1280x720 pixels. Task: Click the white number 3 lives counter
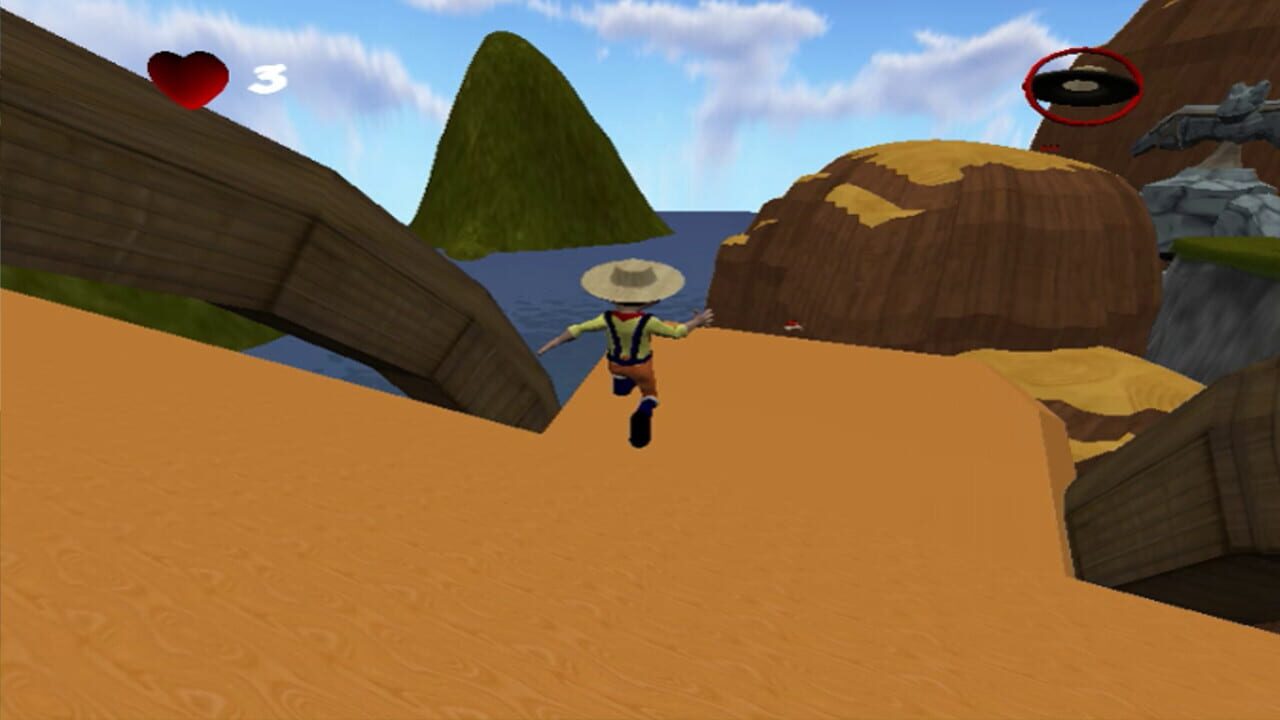pos(268,76)
